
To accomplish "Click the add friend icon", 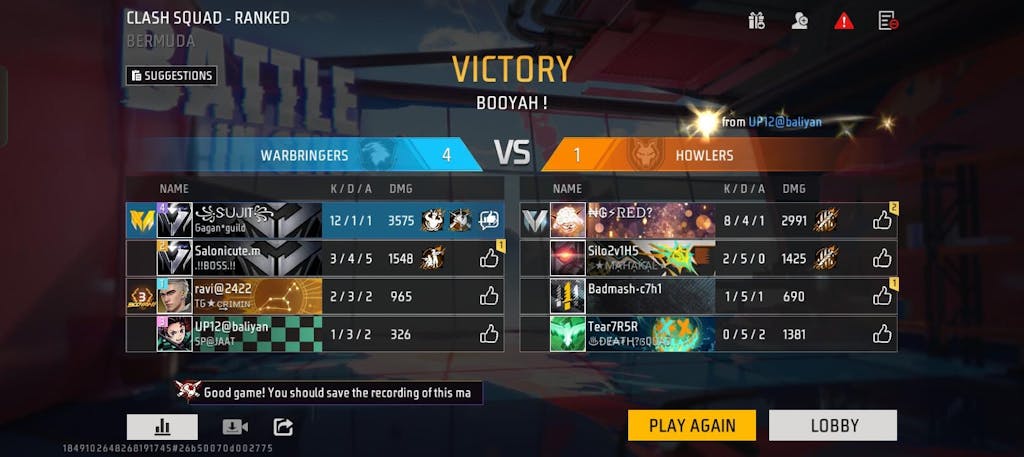I will click(x=799, y=20).
